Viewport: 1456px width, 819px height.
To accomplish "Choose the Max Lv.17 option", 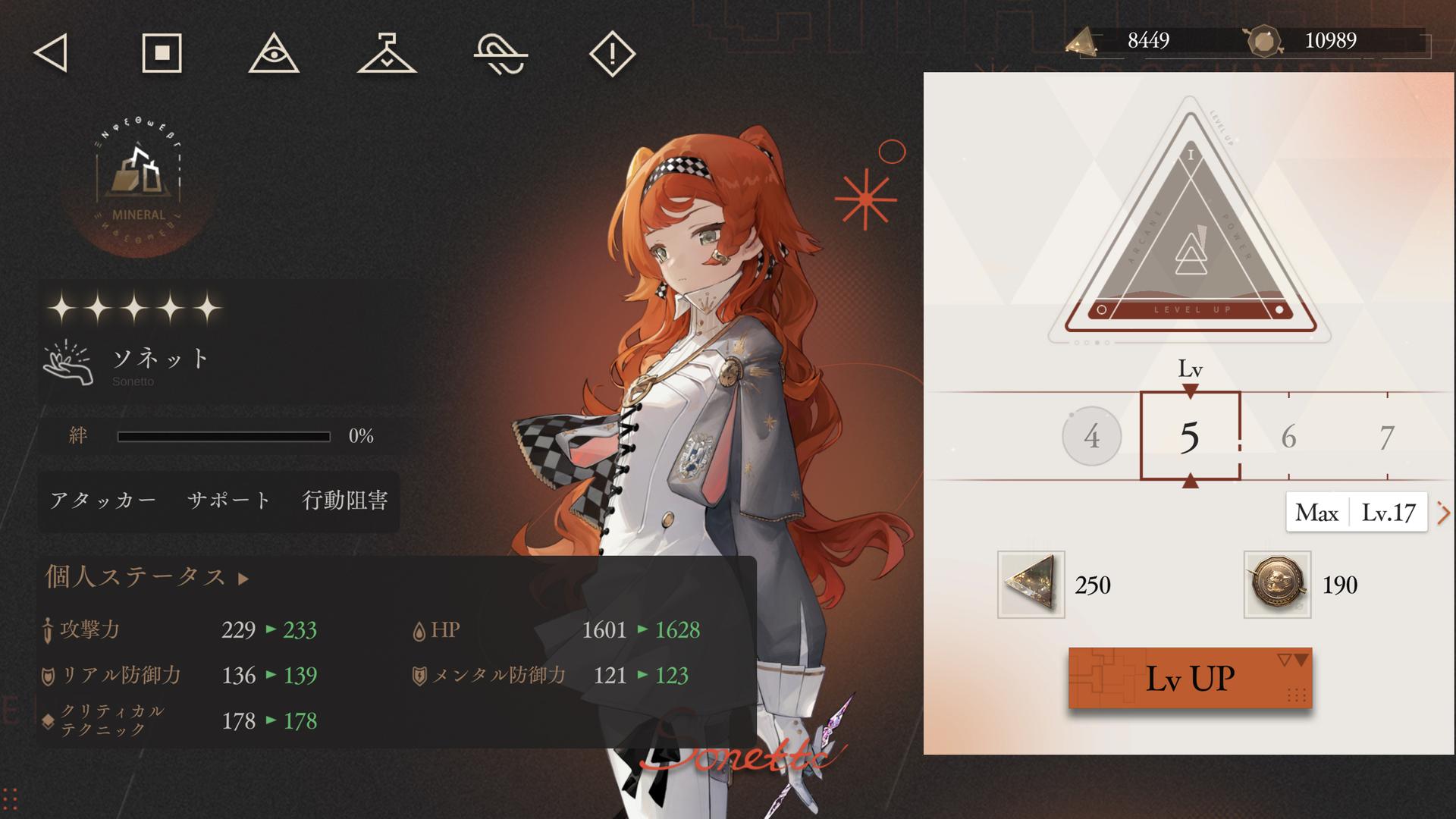I will point(1356,513).
